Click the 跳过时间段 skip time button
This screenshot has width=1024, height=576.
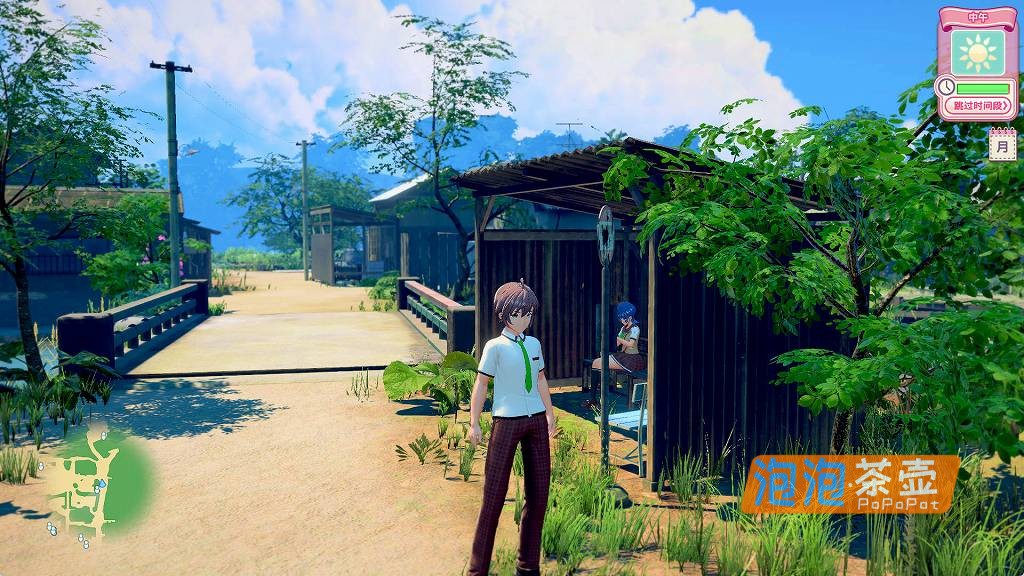click(x=983, y=105)
